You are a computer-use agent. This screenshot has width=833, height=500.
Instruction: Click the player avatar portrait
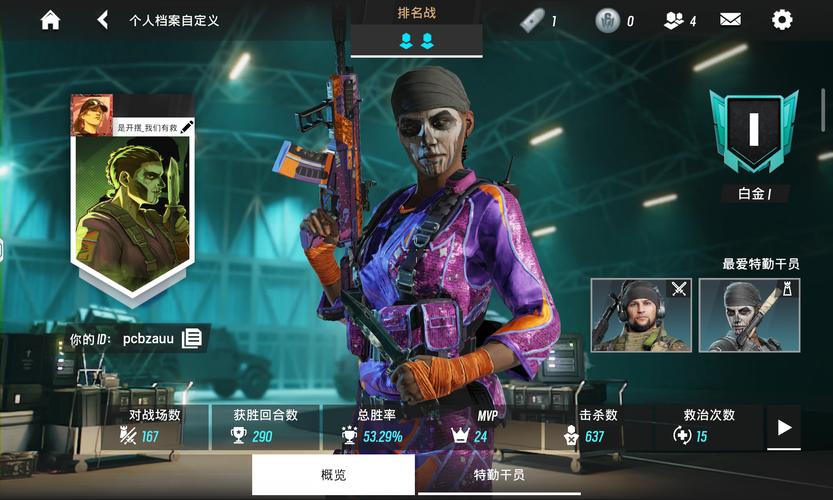(91, 115)
